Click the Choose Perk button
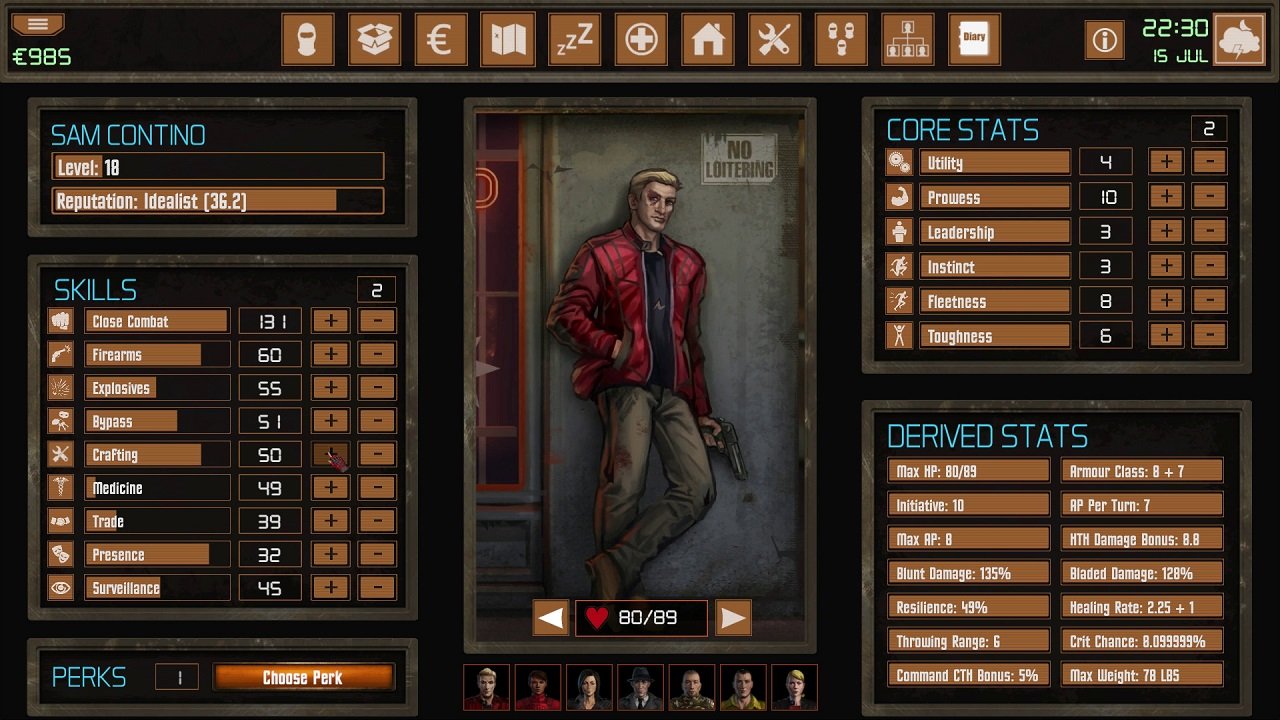 [x=305, y=677]
